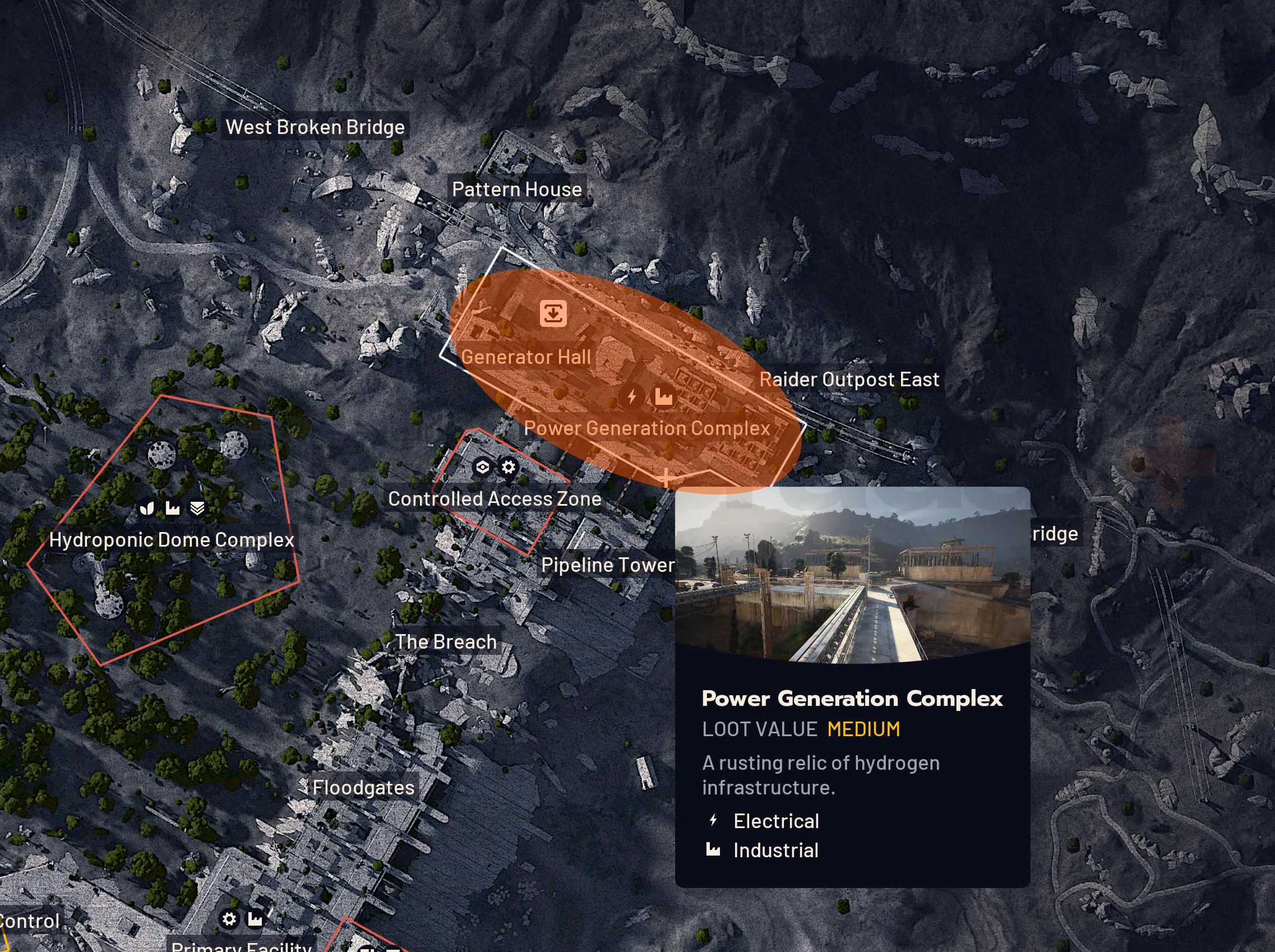Click the extraction icon at Generator Hall
The width and height of the screenshot is (1275, 952).
click(552, 314)
